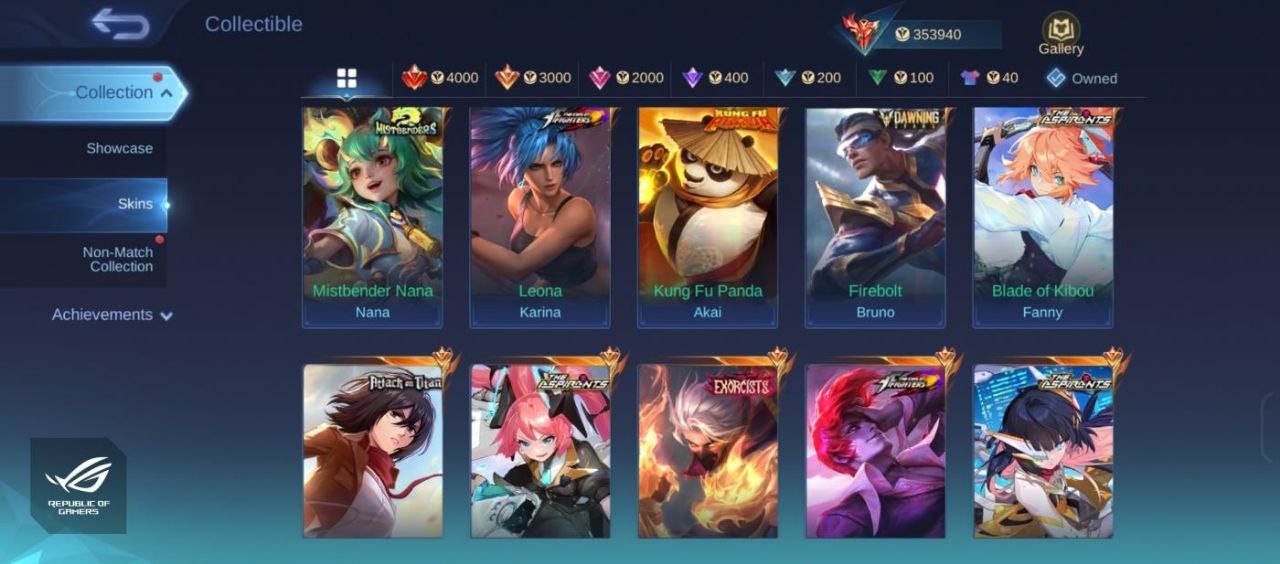
Task: Expand the Achievements section
Action: pyautogui.click(x=112, y=315)
